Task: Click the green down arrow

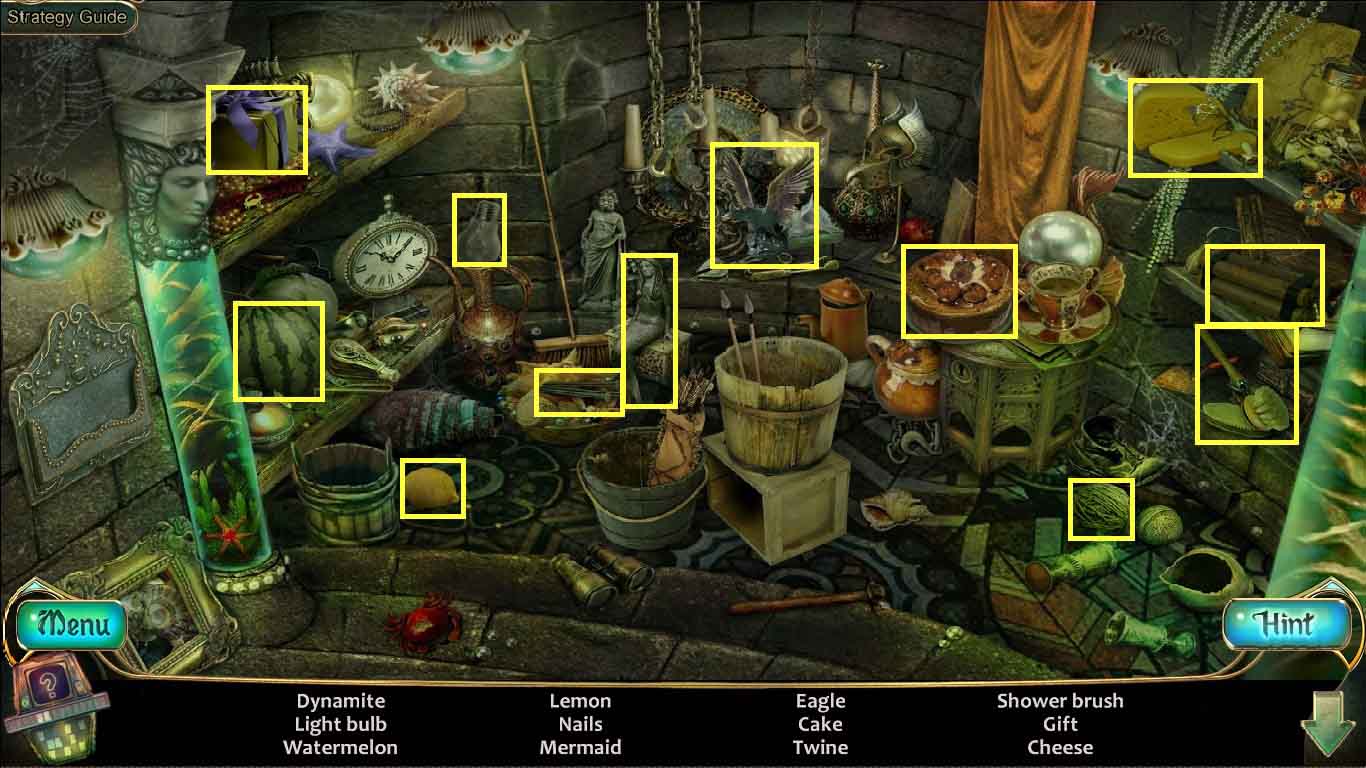Action: tap(1329, 725)
